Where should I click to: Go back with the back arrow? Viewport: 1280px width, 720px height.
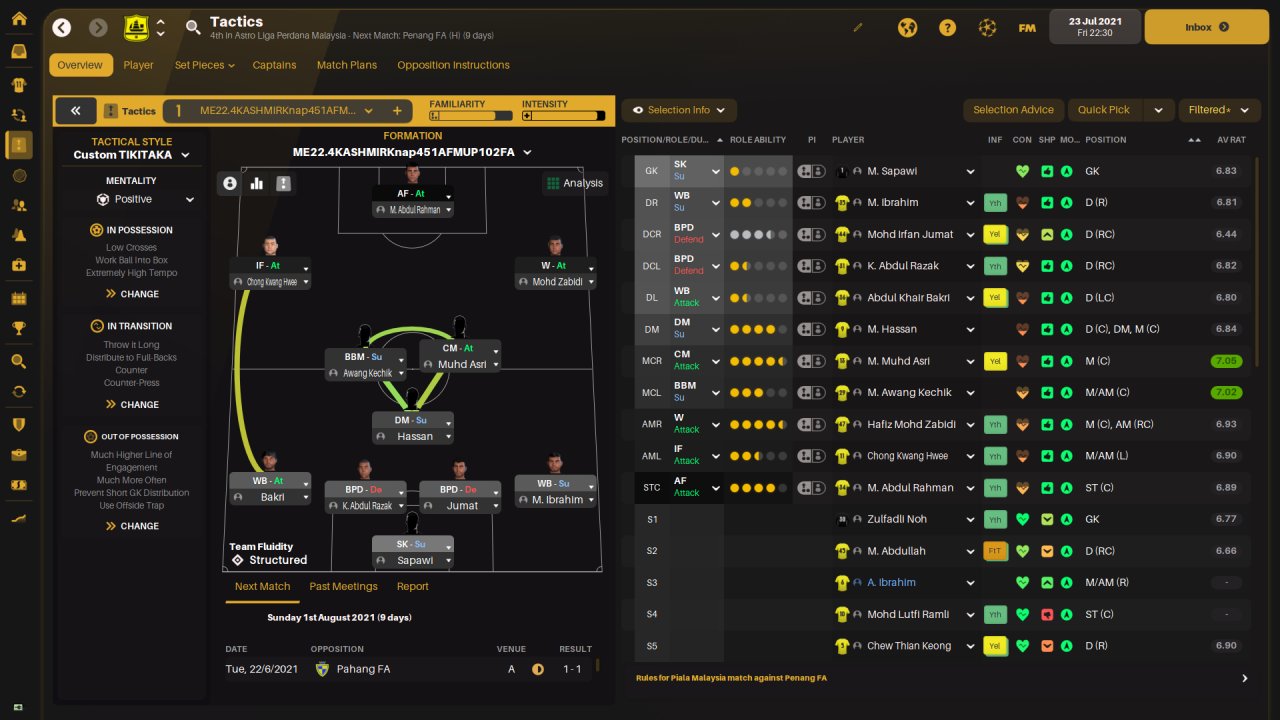coord(62,27)
